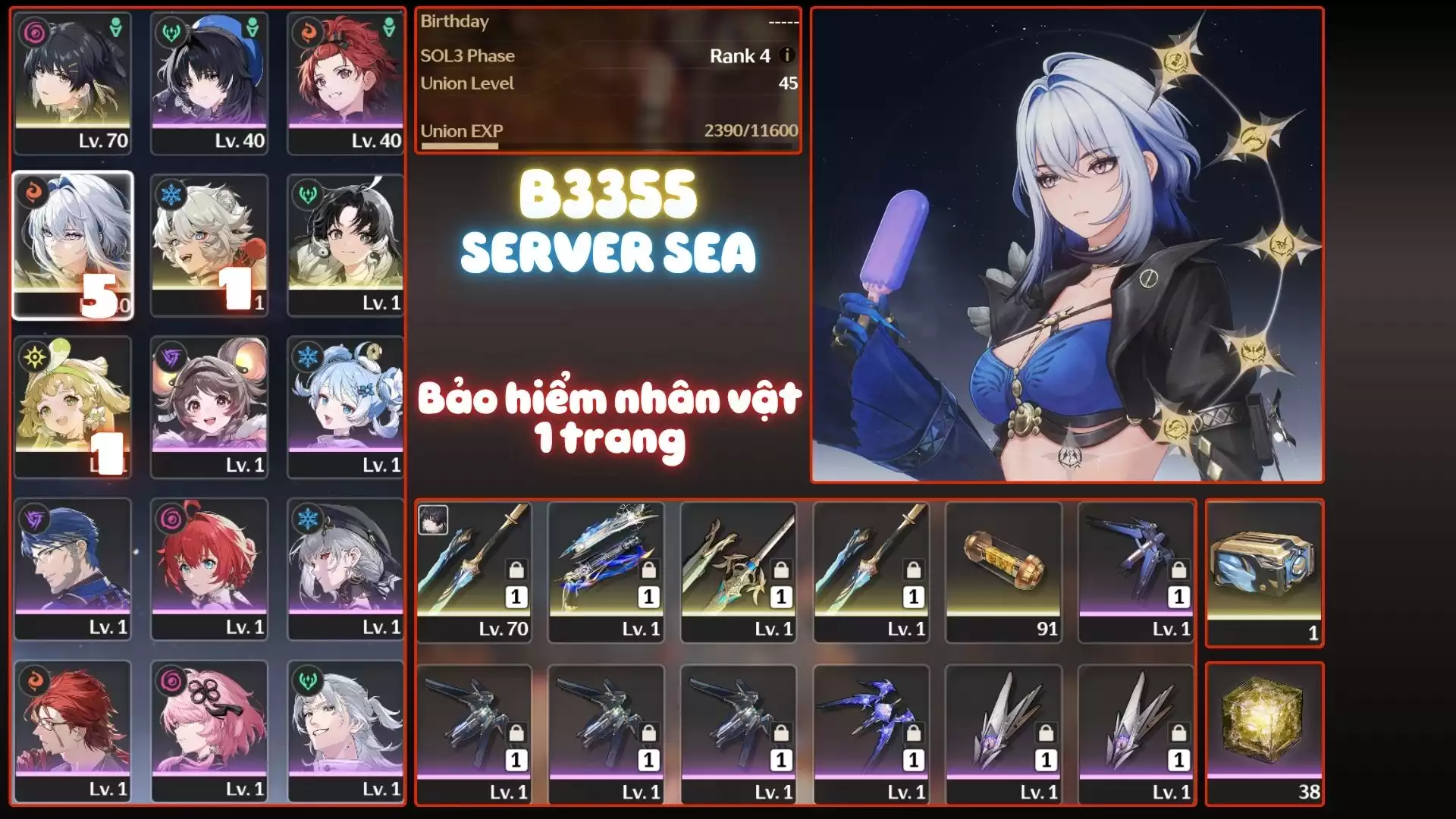
Task: Select the brown-haired girl with round buns
Action: (209, 406)
